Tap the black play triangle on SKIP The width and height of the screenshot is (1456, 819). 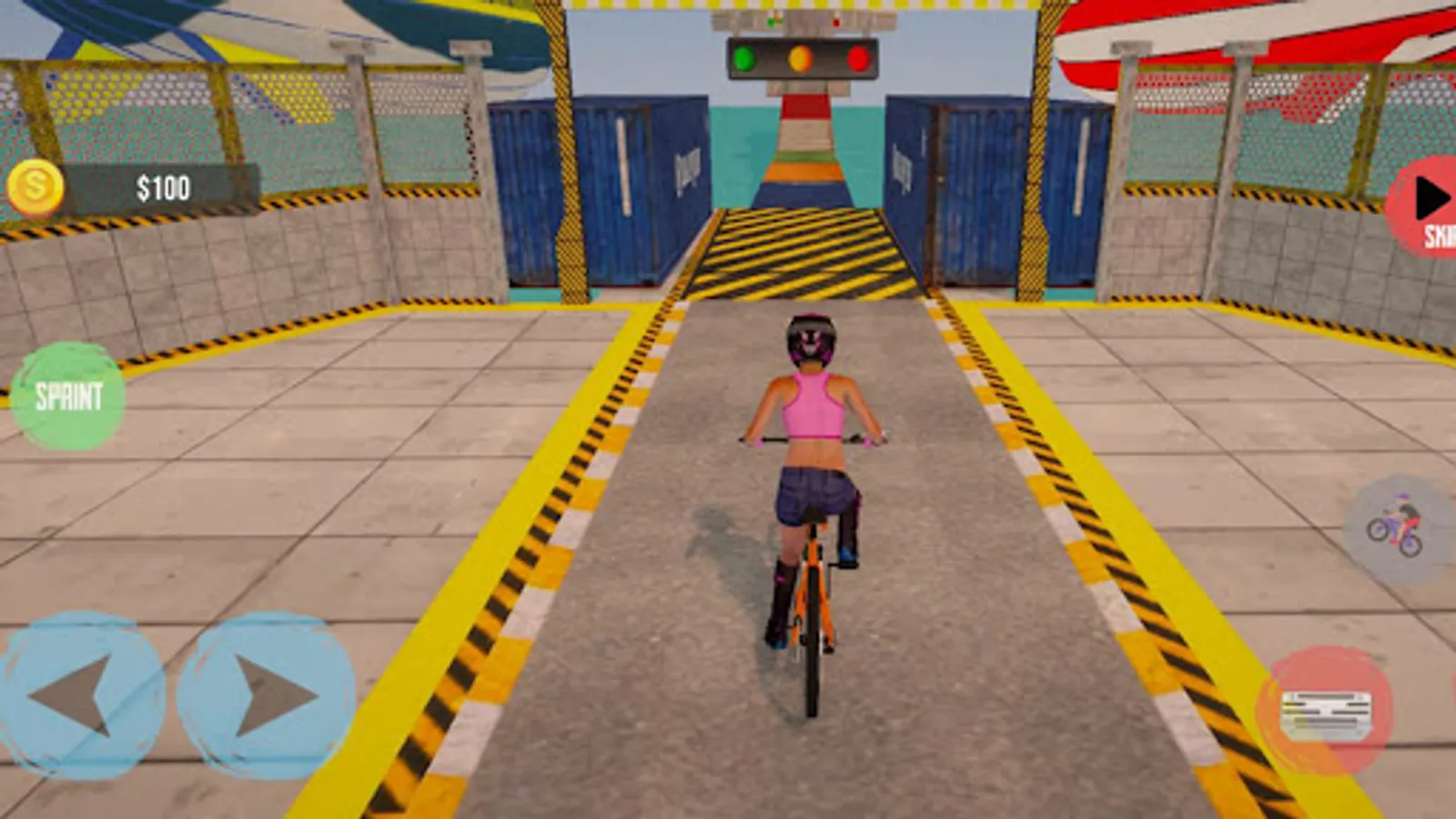coord(1431,196)
